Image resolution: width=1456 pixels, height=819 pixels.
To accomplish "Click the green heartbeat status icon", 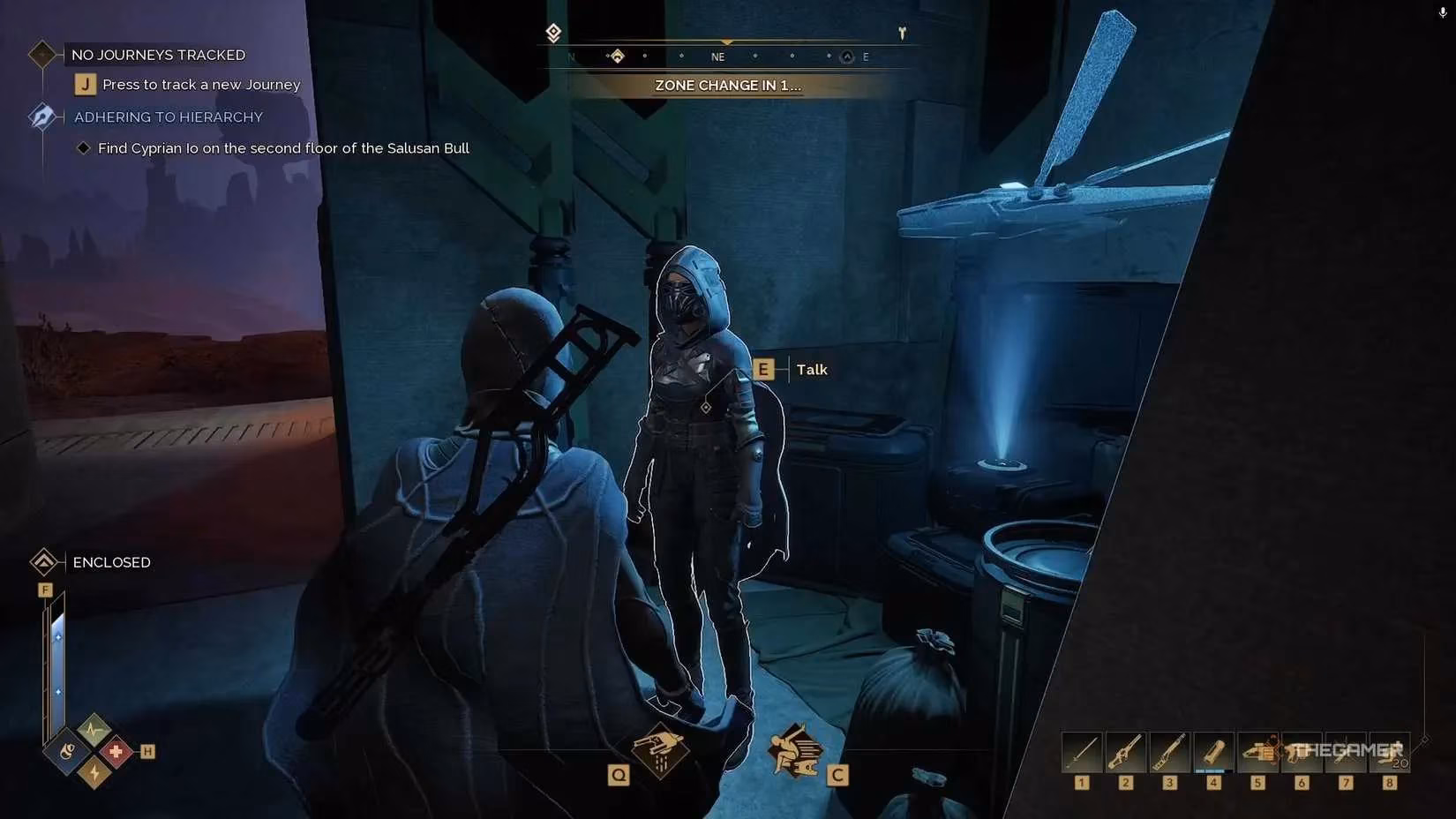I will (x=94, y=730).
